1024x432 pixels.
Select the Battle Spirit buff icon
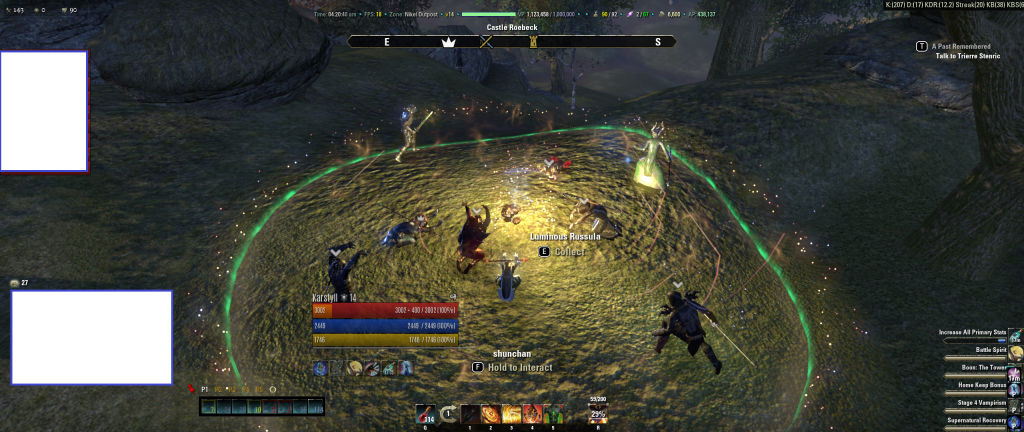pyautogui.click(x=1015, y=353)
